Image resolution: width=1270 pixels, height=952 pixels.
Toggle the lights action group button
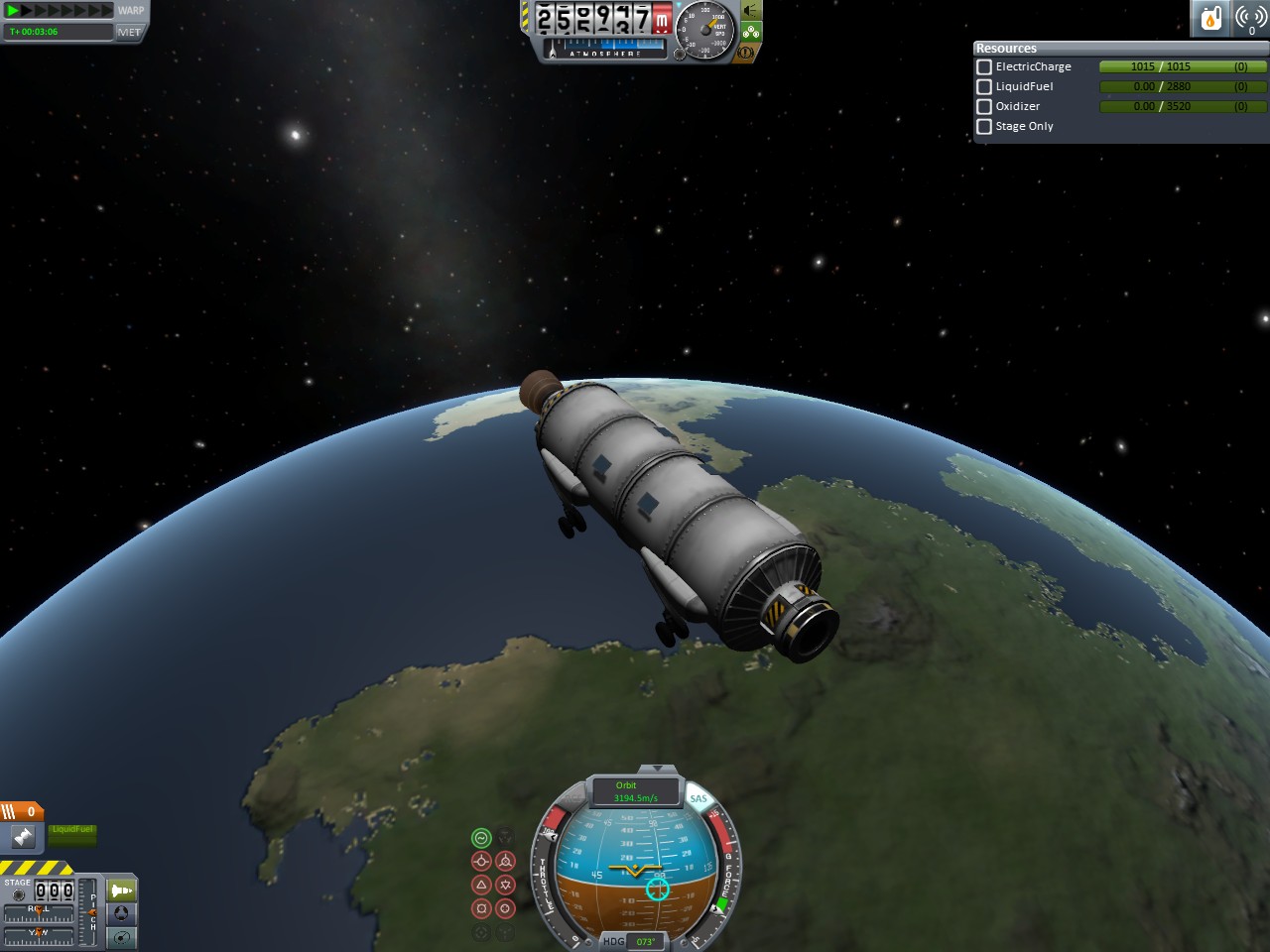(751, 10)
